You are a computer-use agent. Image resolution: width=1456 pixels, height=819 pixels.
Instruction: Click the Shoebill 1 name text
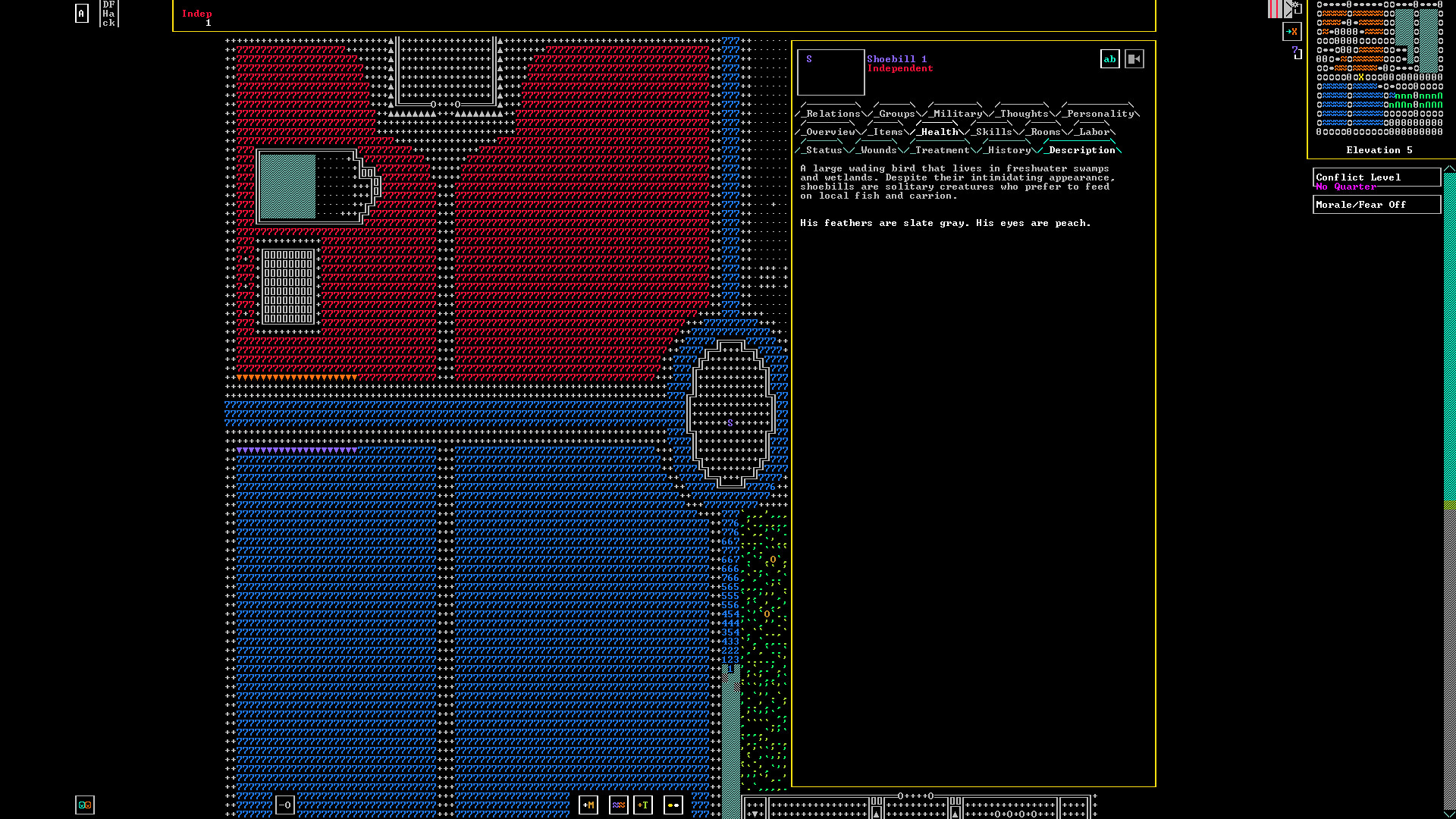(897, 58)
